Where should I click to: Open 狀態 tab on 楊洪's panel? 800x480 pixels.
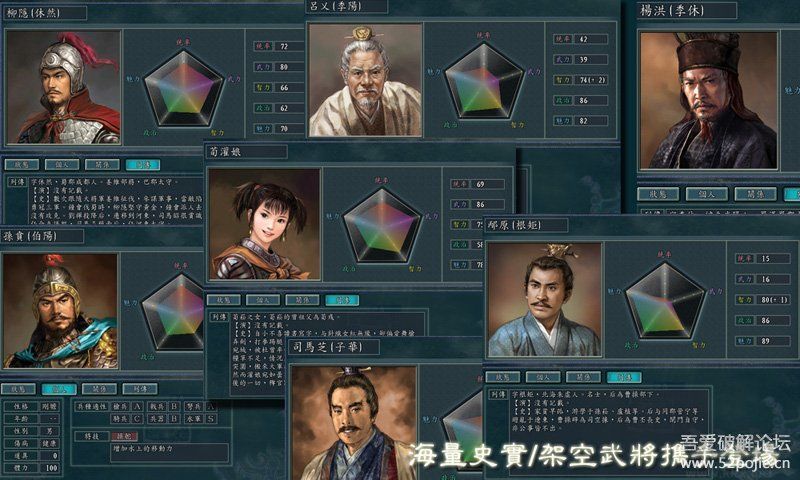coord(658,194)
